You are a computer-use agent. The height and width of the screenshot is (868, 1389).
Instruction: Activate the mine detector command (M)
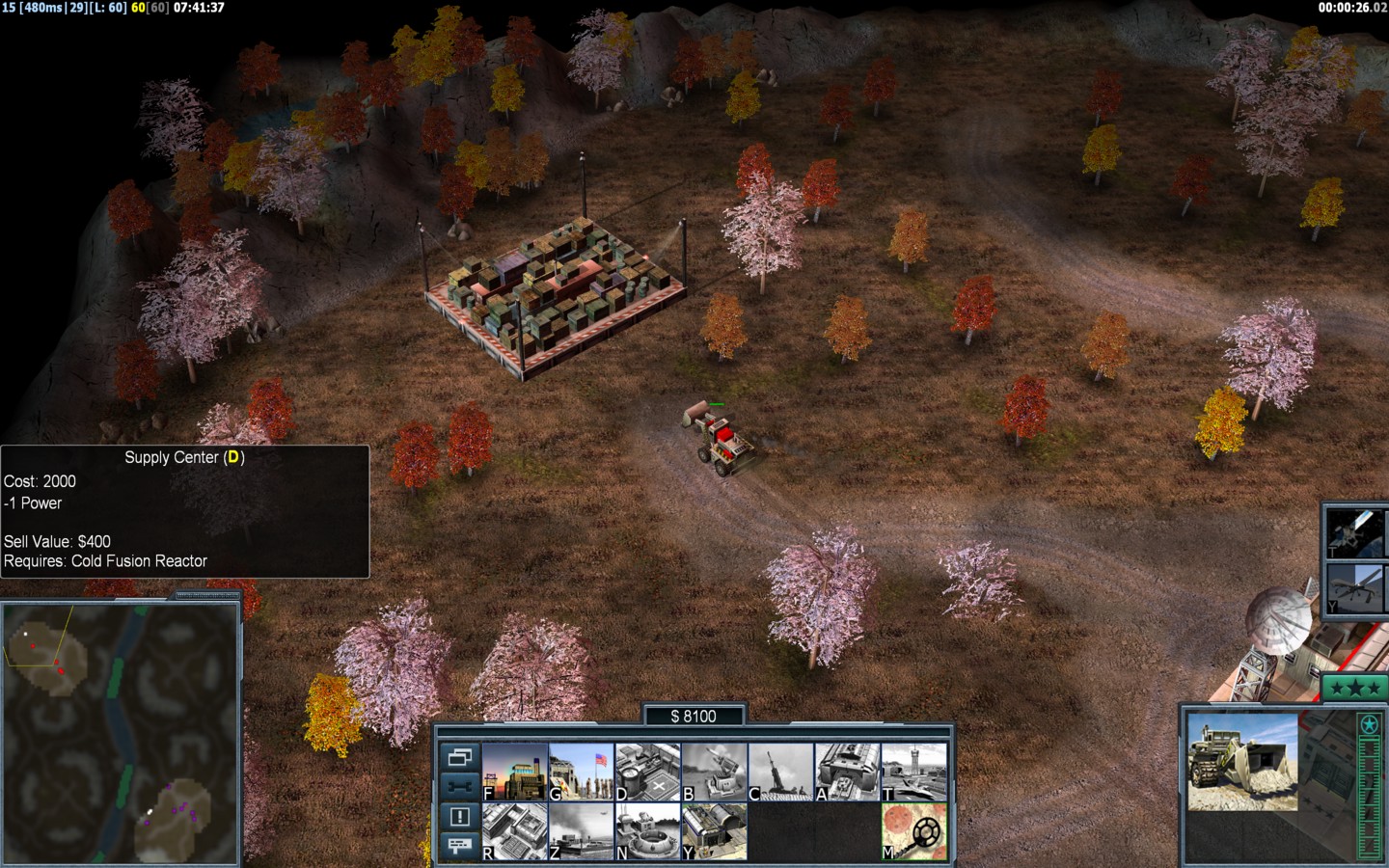point(914,831)
